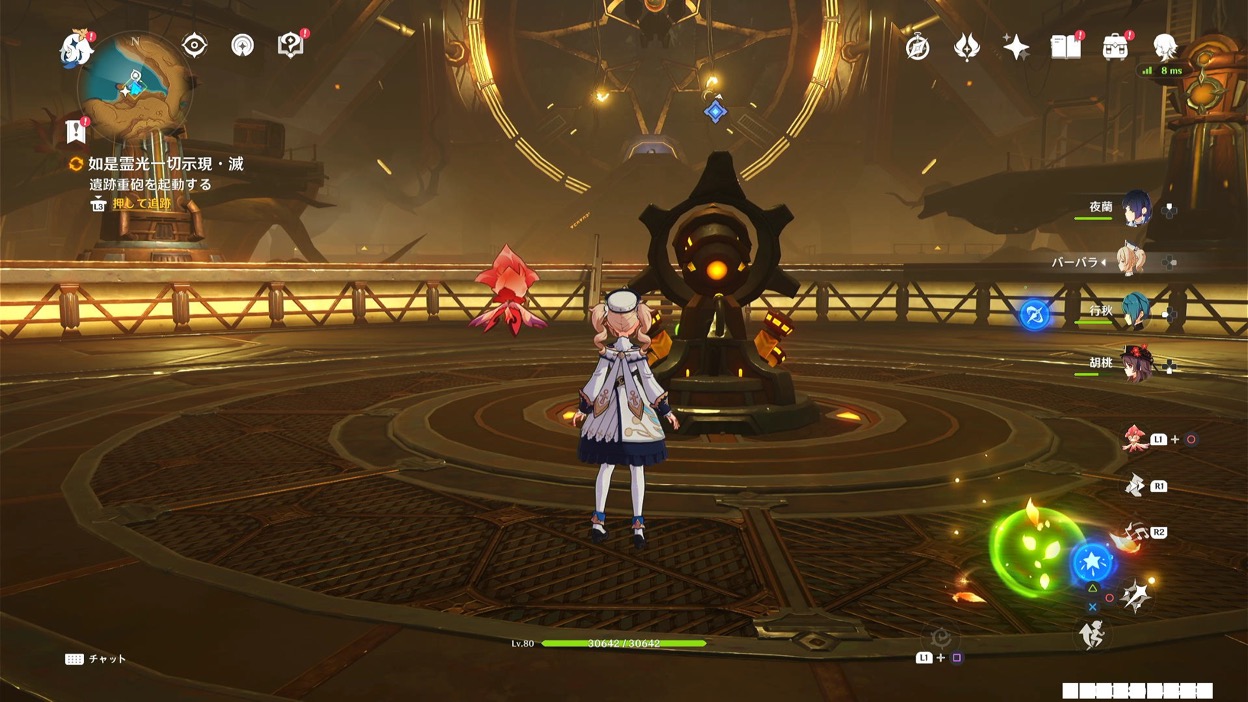Unleash the blue star elemental burst

point(1092,562)
